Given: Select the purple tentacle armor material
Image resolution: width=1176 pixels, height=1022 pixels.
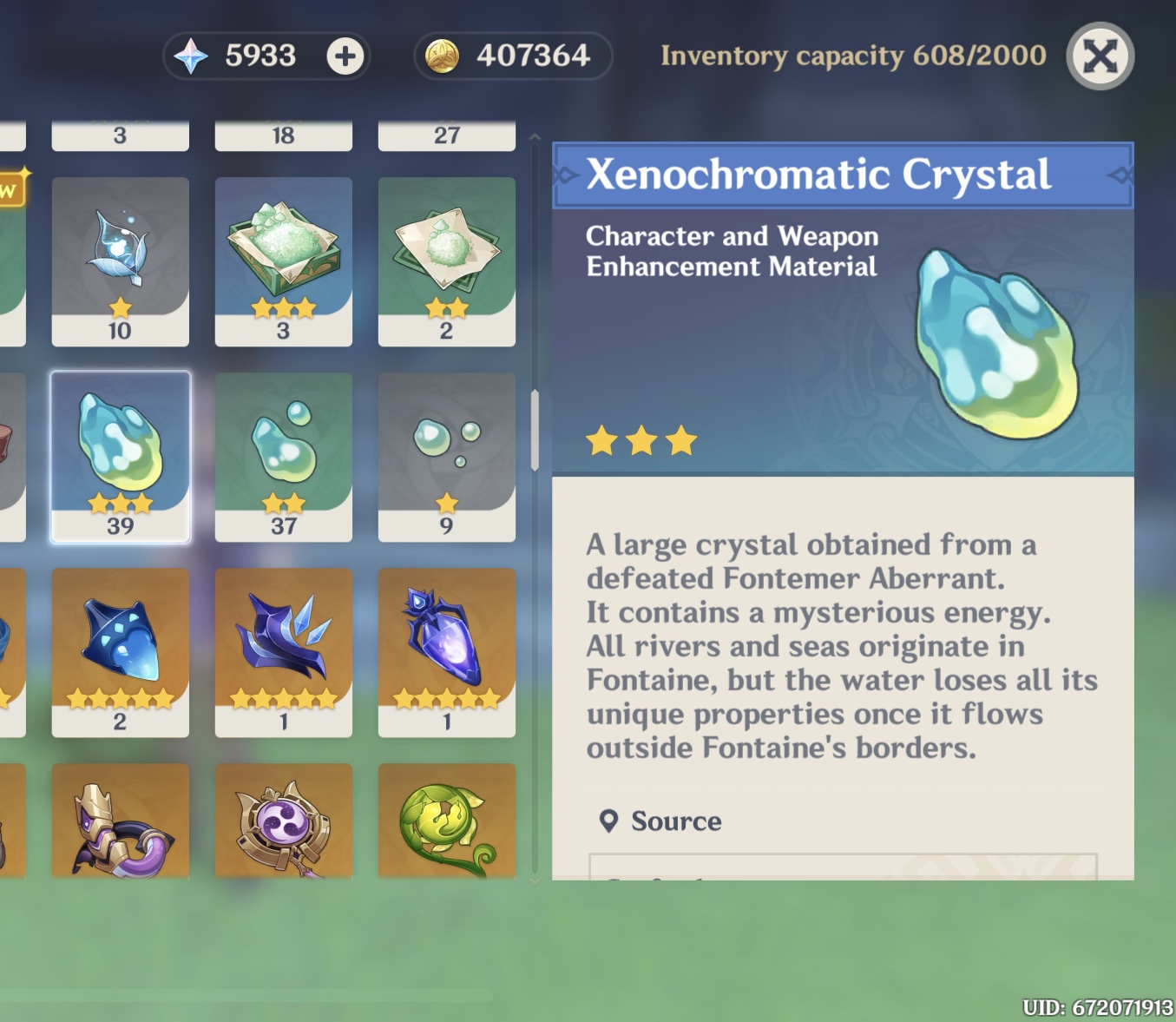Looking at the screenshot, I should coord(120,821).
